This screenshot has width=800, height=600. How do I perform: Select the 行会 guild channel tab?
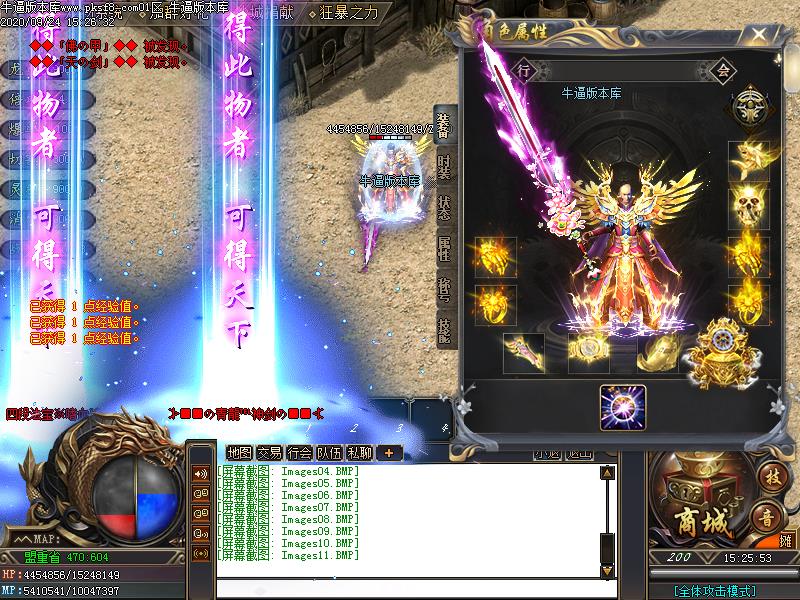[x=300, y=453]
